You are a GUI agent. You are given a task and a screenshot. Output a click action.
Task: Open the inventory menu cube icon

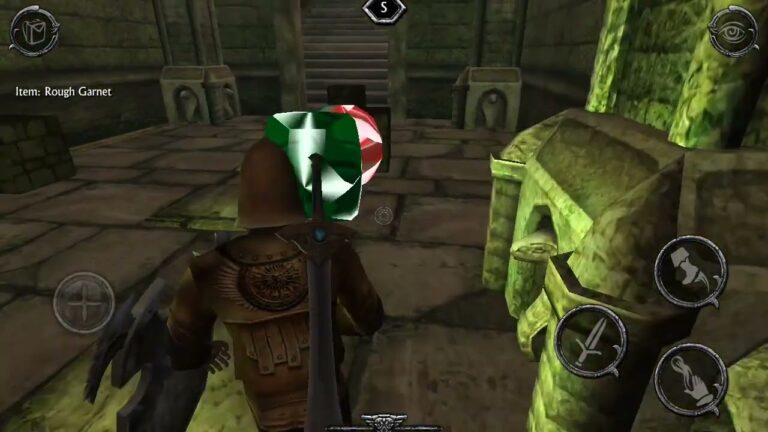pos(33,31)
